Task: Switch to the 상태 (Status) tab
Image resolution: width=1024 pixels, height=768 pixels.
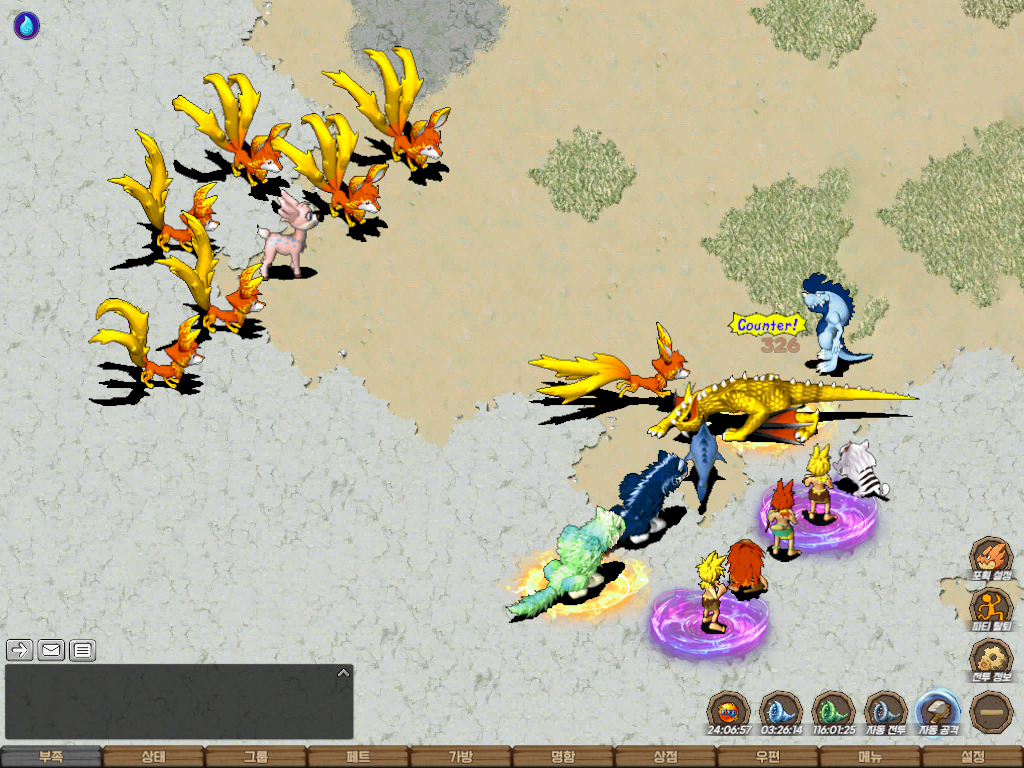Action: (x=153, y=757)
